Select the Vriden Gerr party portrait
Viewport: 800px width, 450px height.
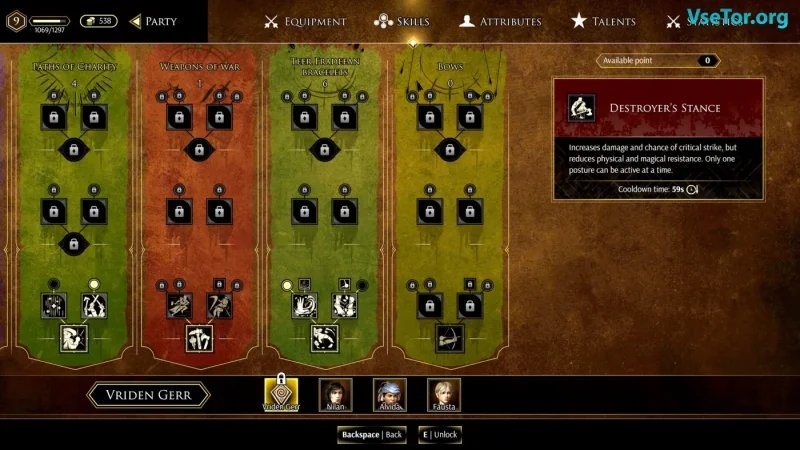(x=281, y=394)
